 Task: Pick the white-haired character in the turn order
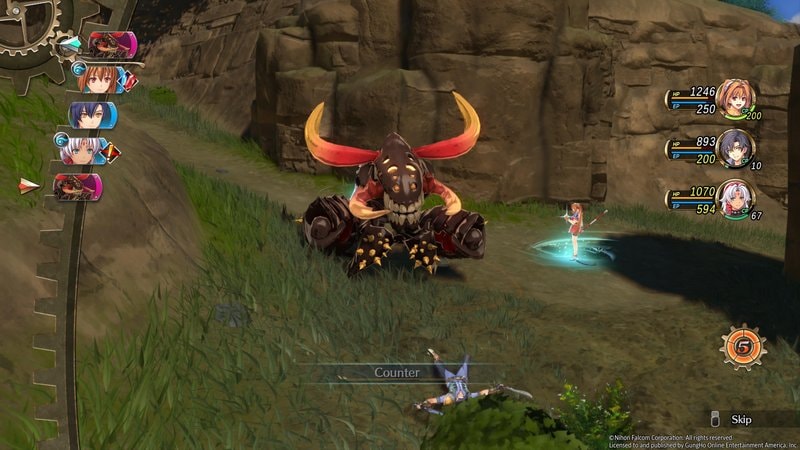tap(82, 151)
